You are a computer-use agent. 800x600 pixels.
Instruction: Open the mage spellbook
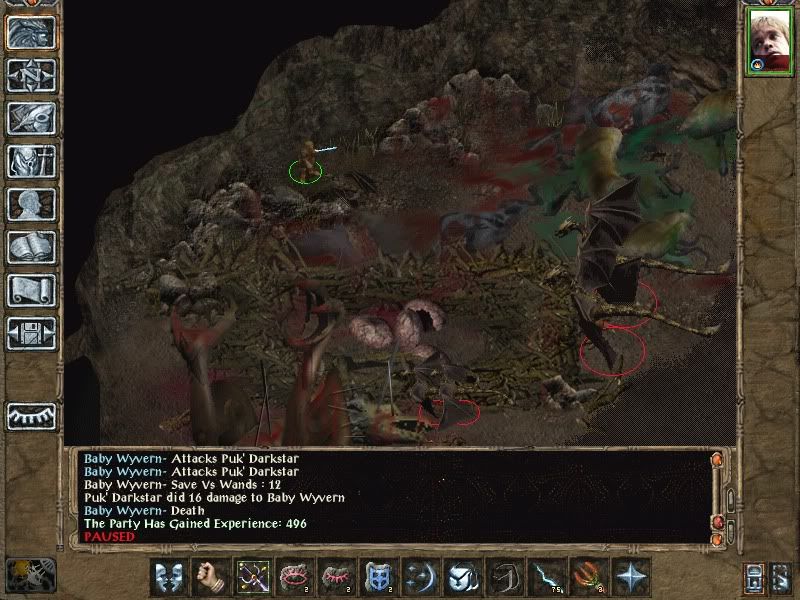[x=31, y=247]
